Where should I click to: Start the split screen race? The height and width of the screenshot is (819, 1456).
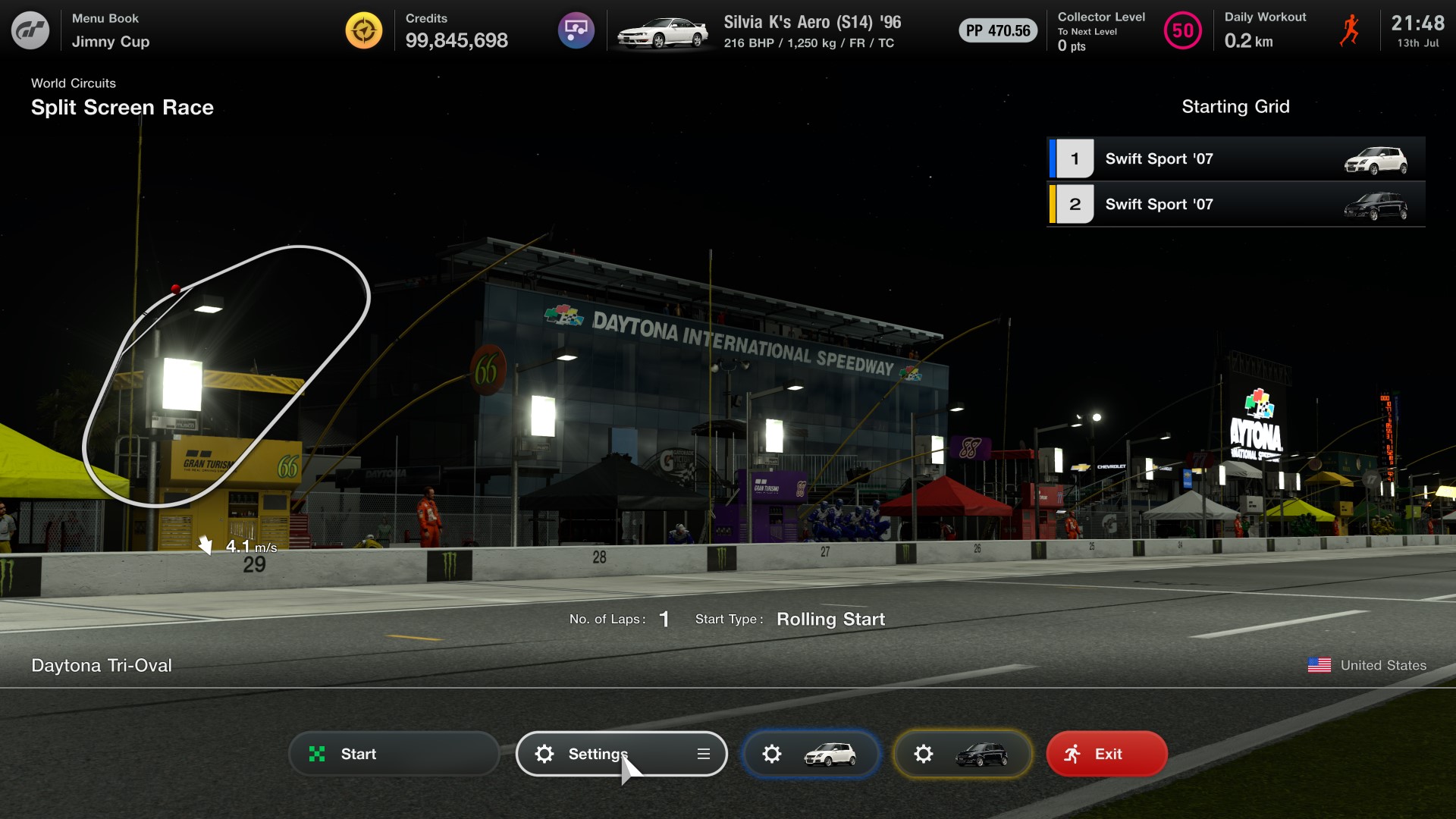click(x=394, y=754)
